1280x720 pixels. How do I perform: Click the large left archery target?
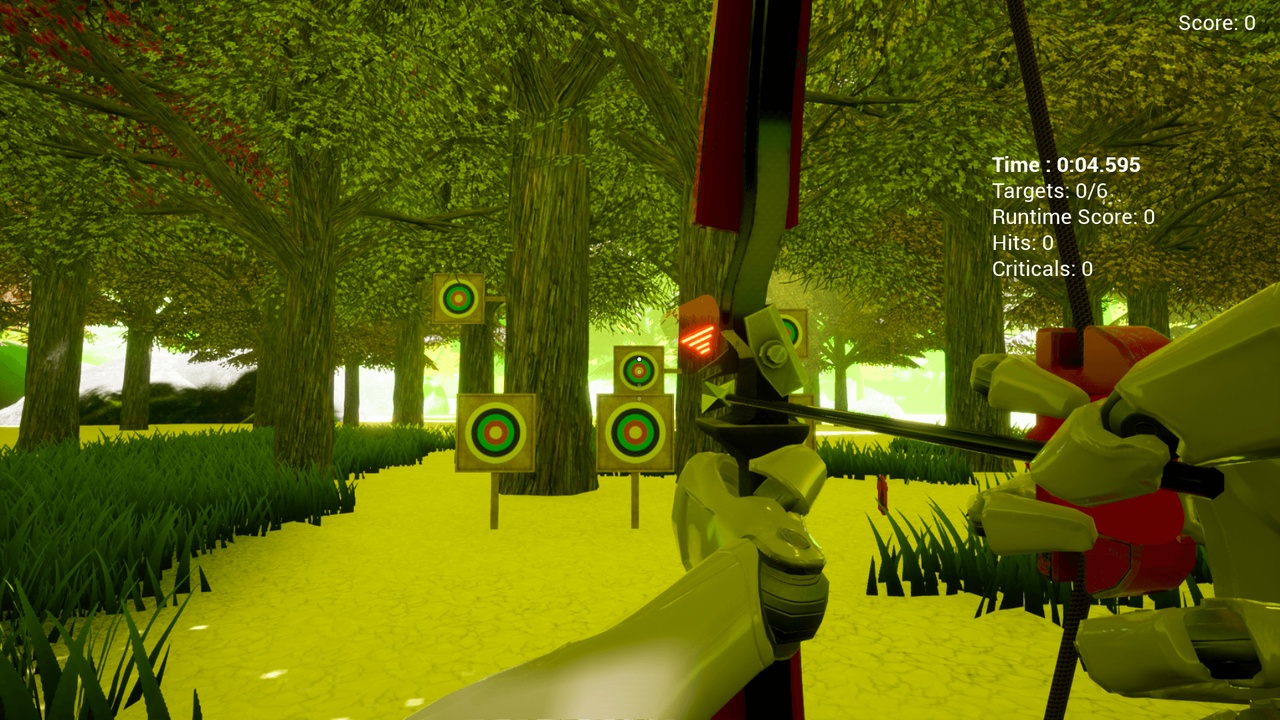click(497, 434)
